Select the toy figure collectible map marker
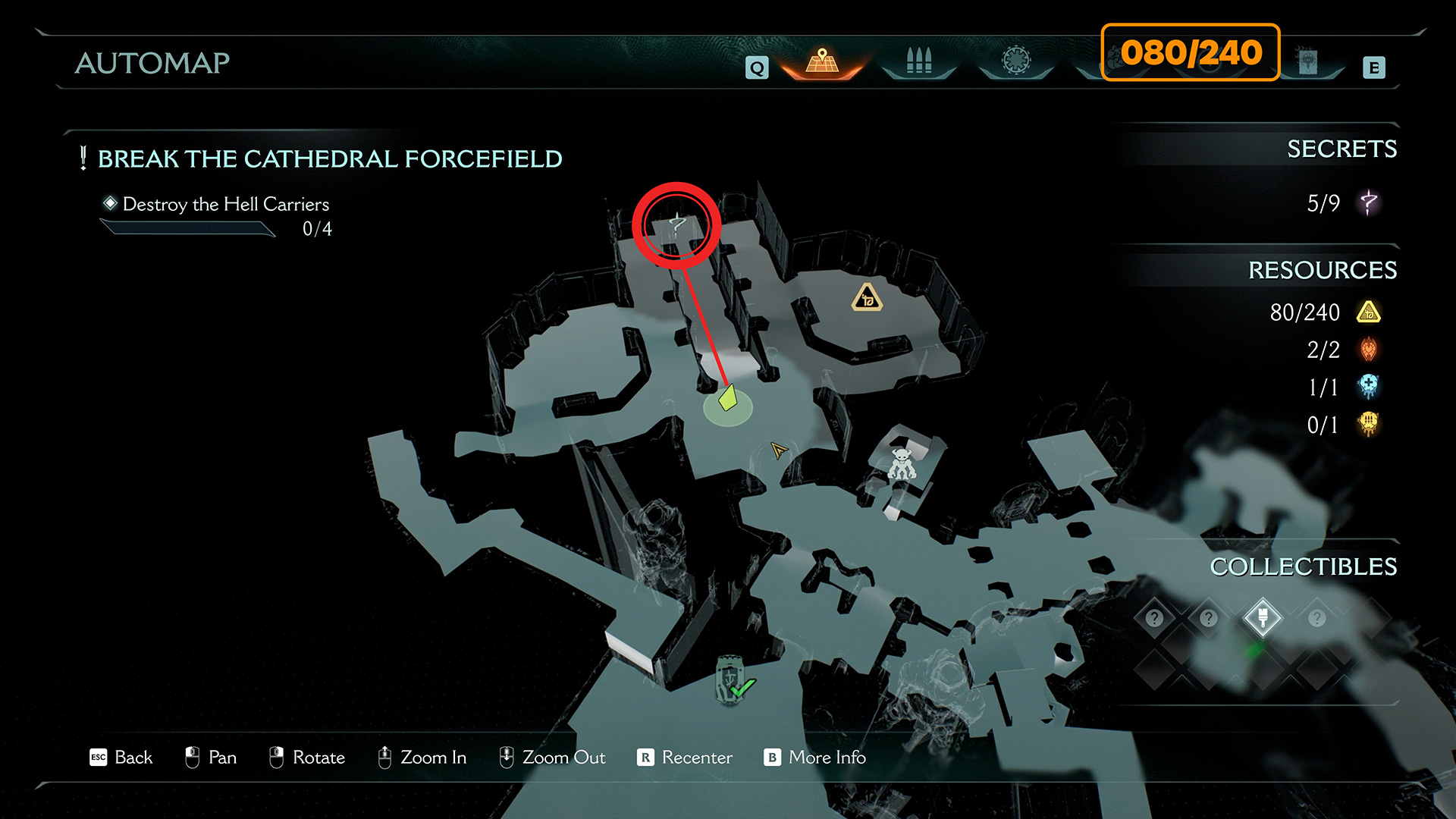Screen dimensions: 1456x819 (902, 463)
